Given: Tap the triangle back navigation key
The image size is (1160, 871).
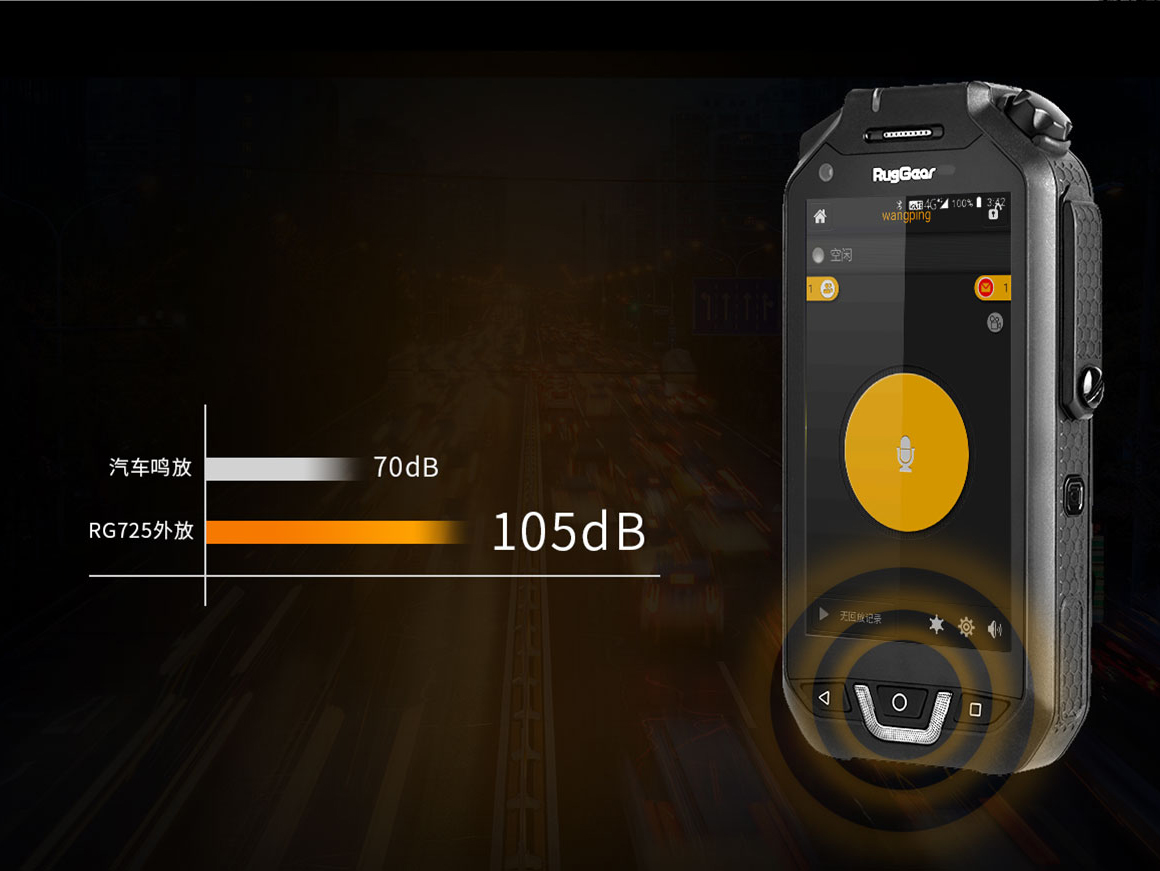Looking at the screenshot, I should click(824, 698).
